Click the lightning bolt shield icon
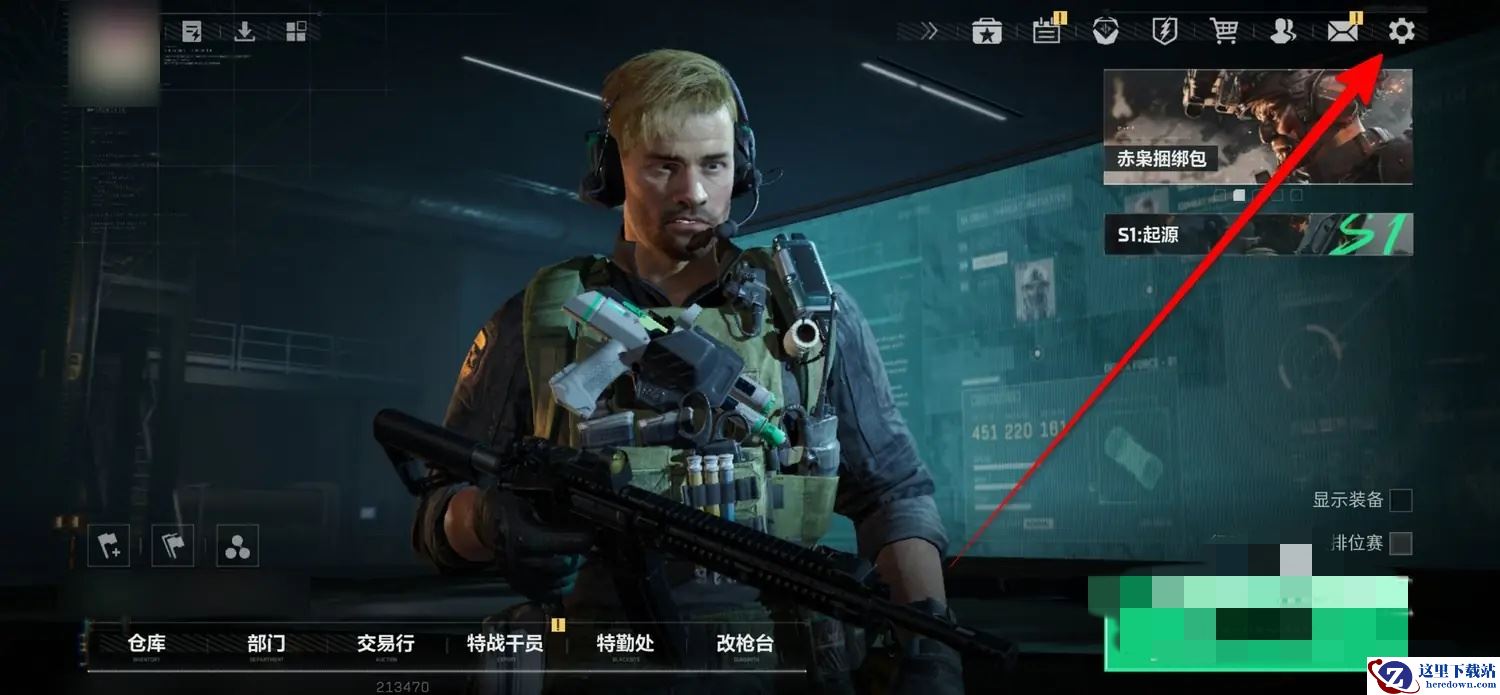 [x=1165, y=32]
